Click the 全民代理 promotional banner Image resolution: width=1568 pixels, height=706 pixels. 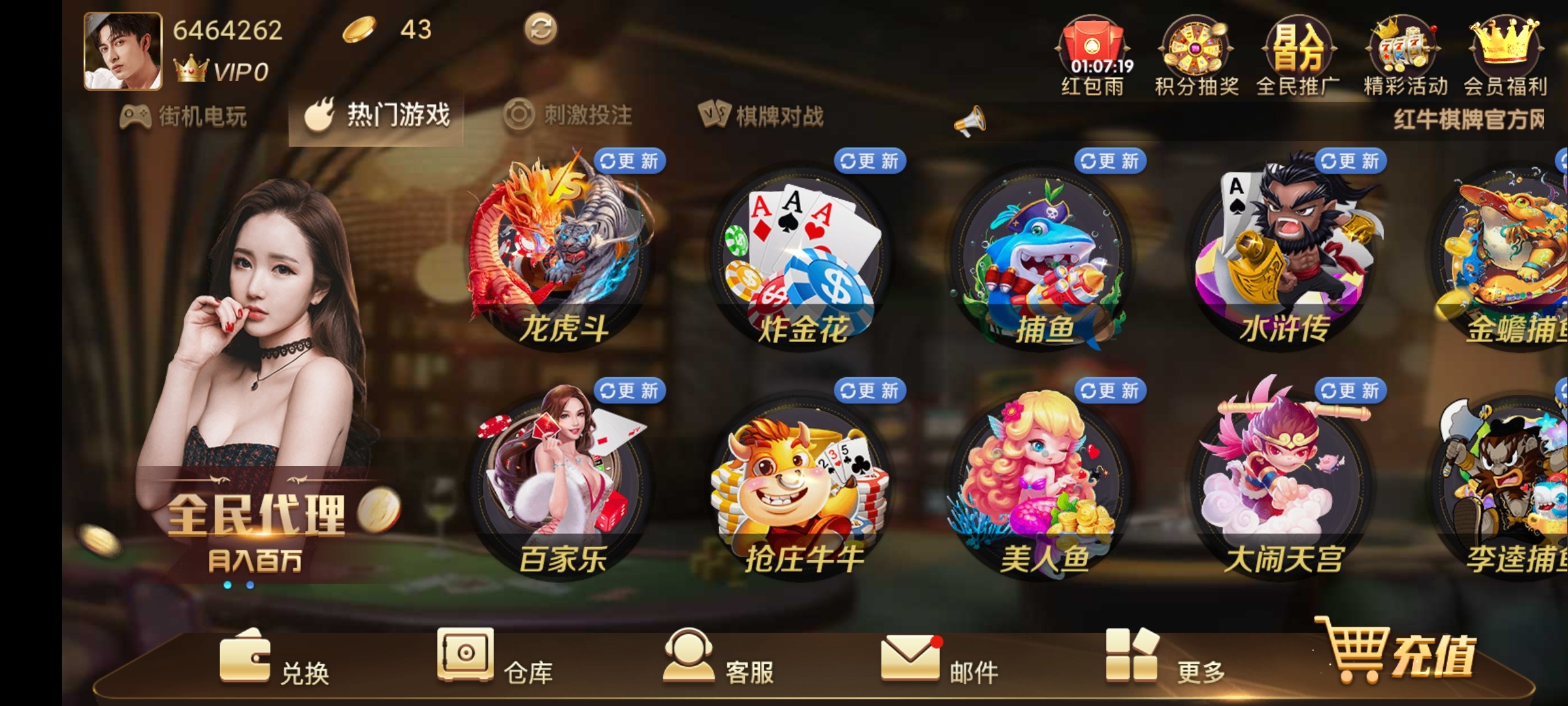coord(261,516)
